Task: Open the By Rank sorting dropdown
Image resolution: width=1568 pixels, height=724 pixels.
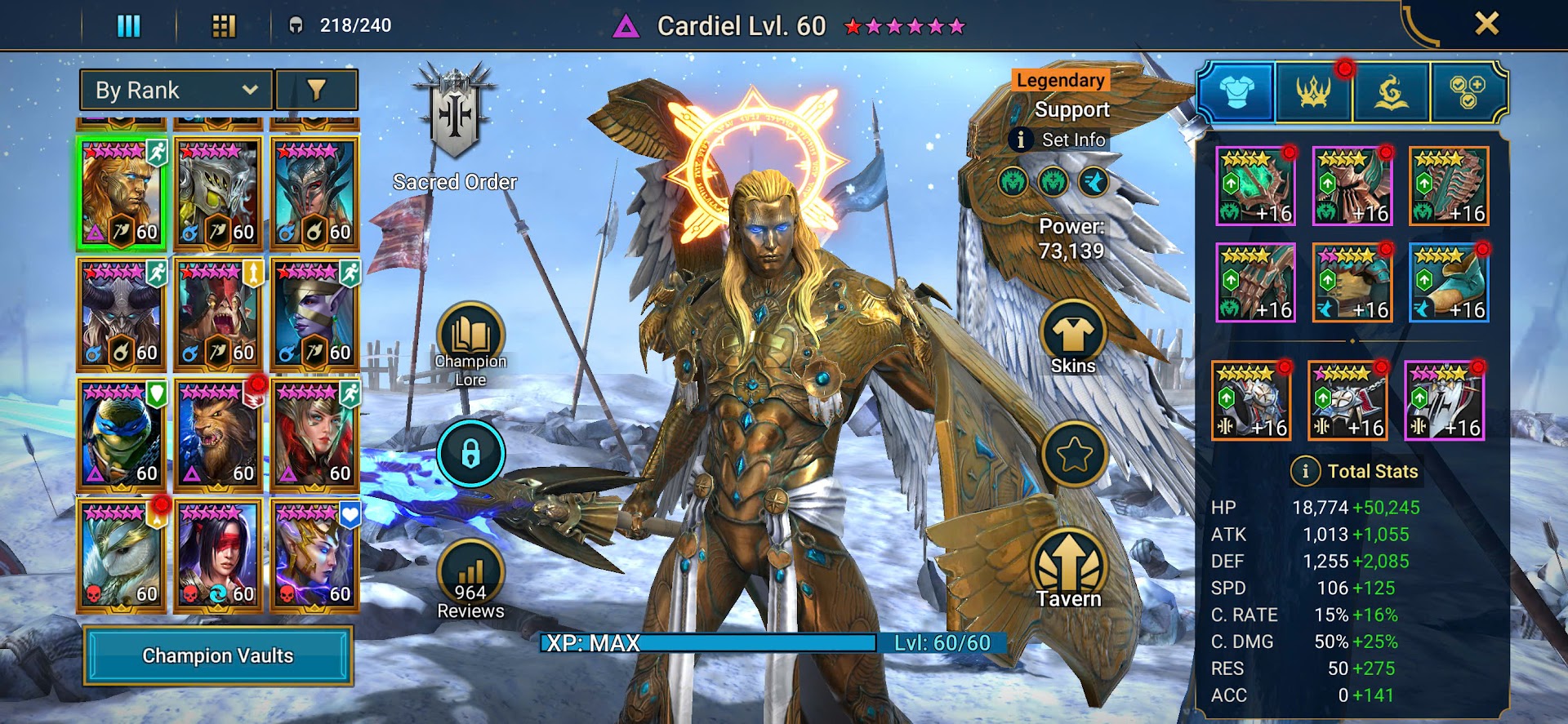Action: 176,90
